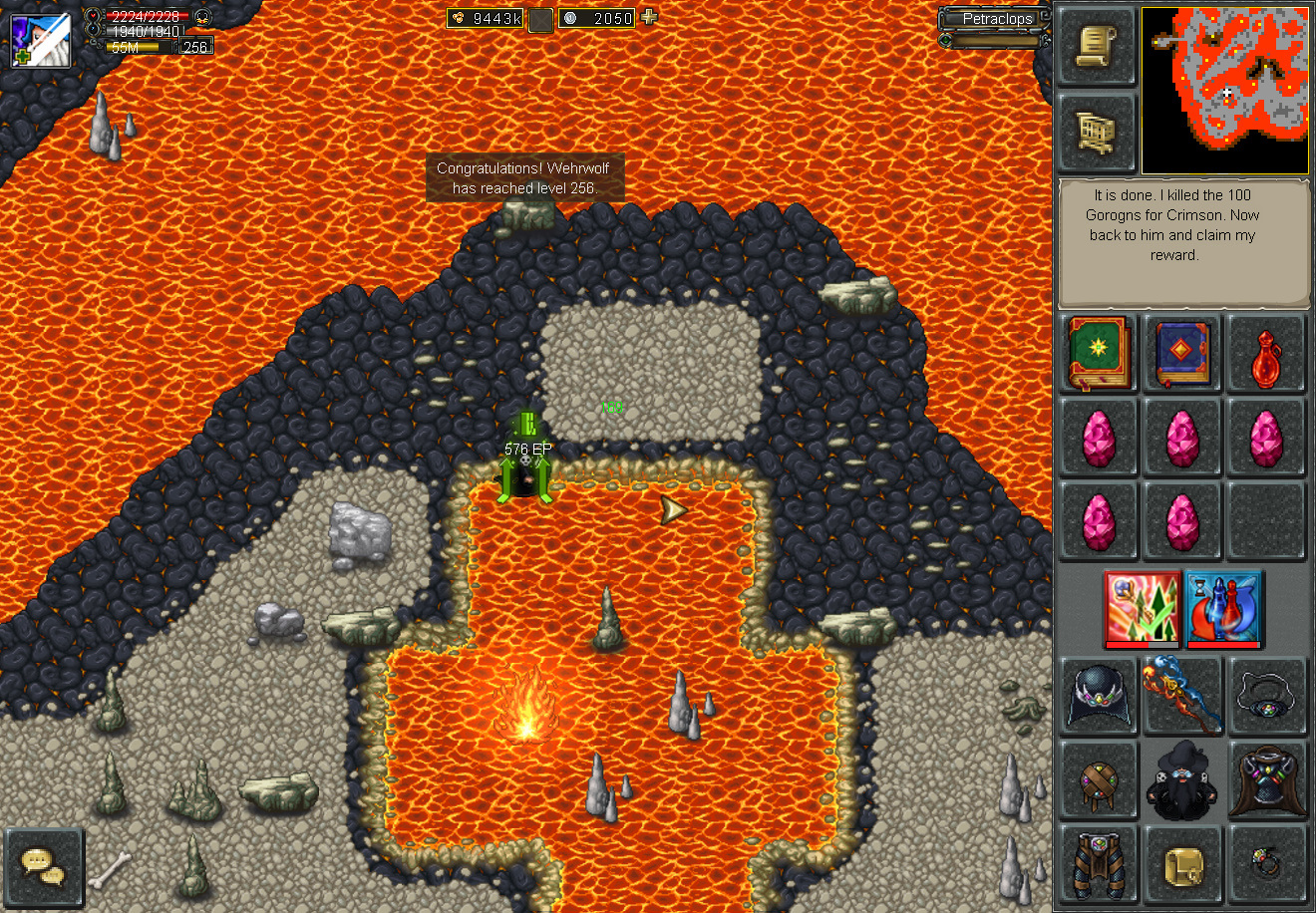Select the equipped leg armor slot
This screenshot has width=1316, height=913.
(x=1098, y=865)
